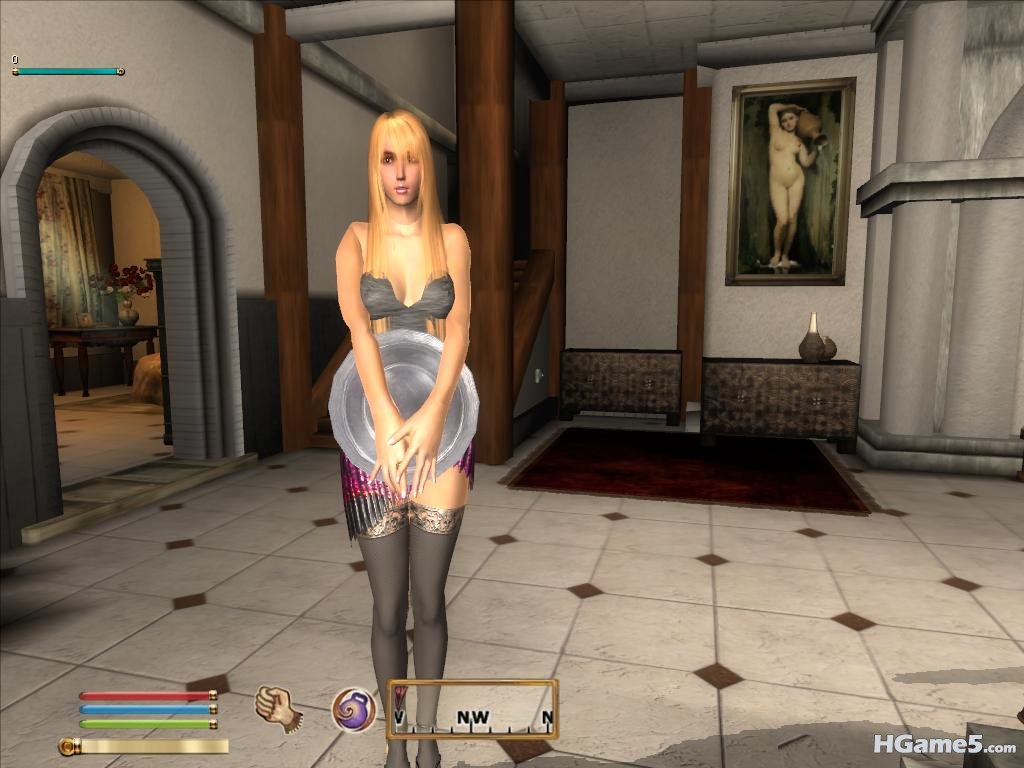Select the purple swirl active spell icon
The image size is (1024, 768).
tap(354, 709)
